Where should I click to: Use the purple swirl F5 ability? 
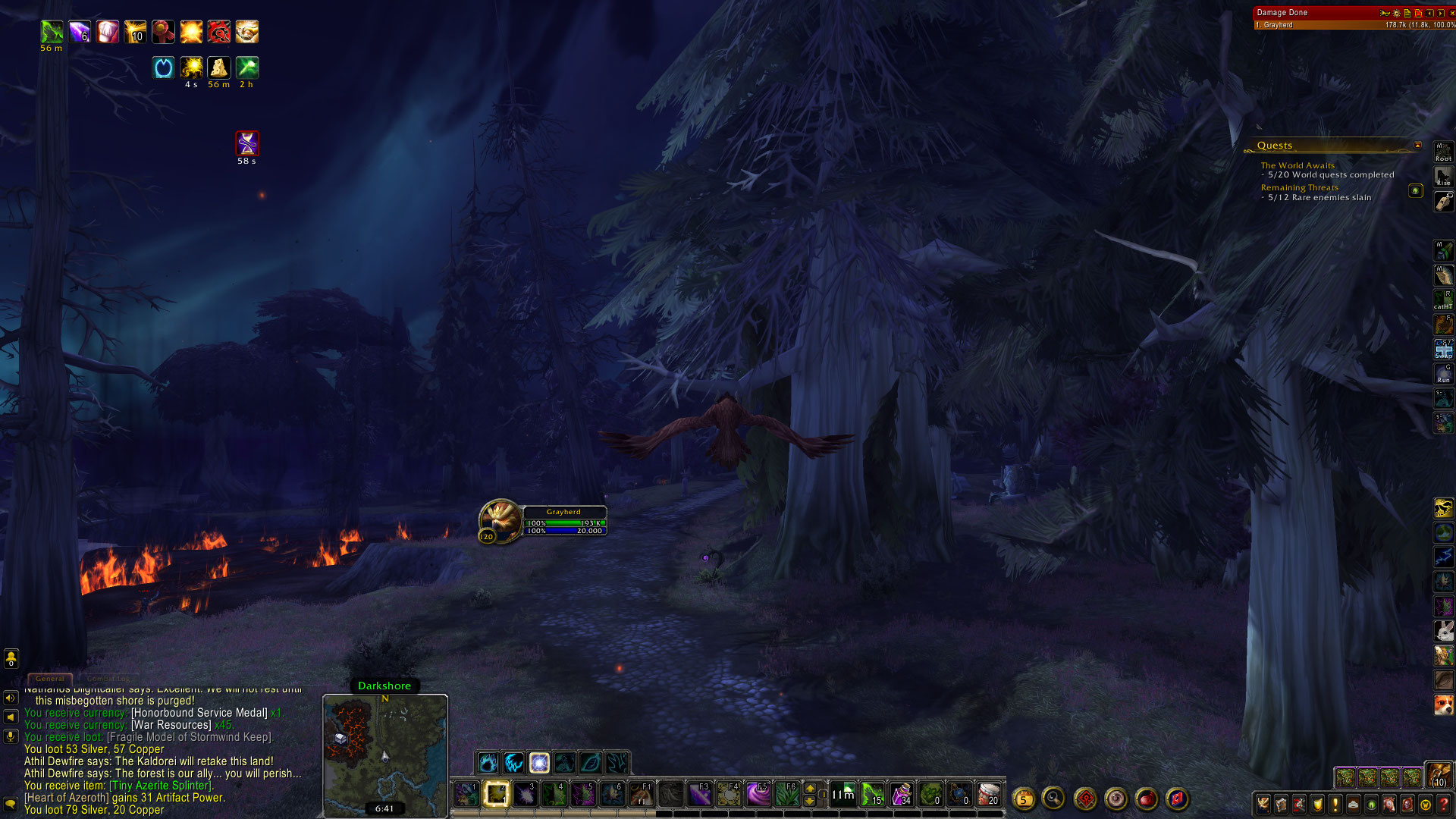[x=758, y=794]
